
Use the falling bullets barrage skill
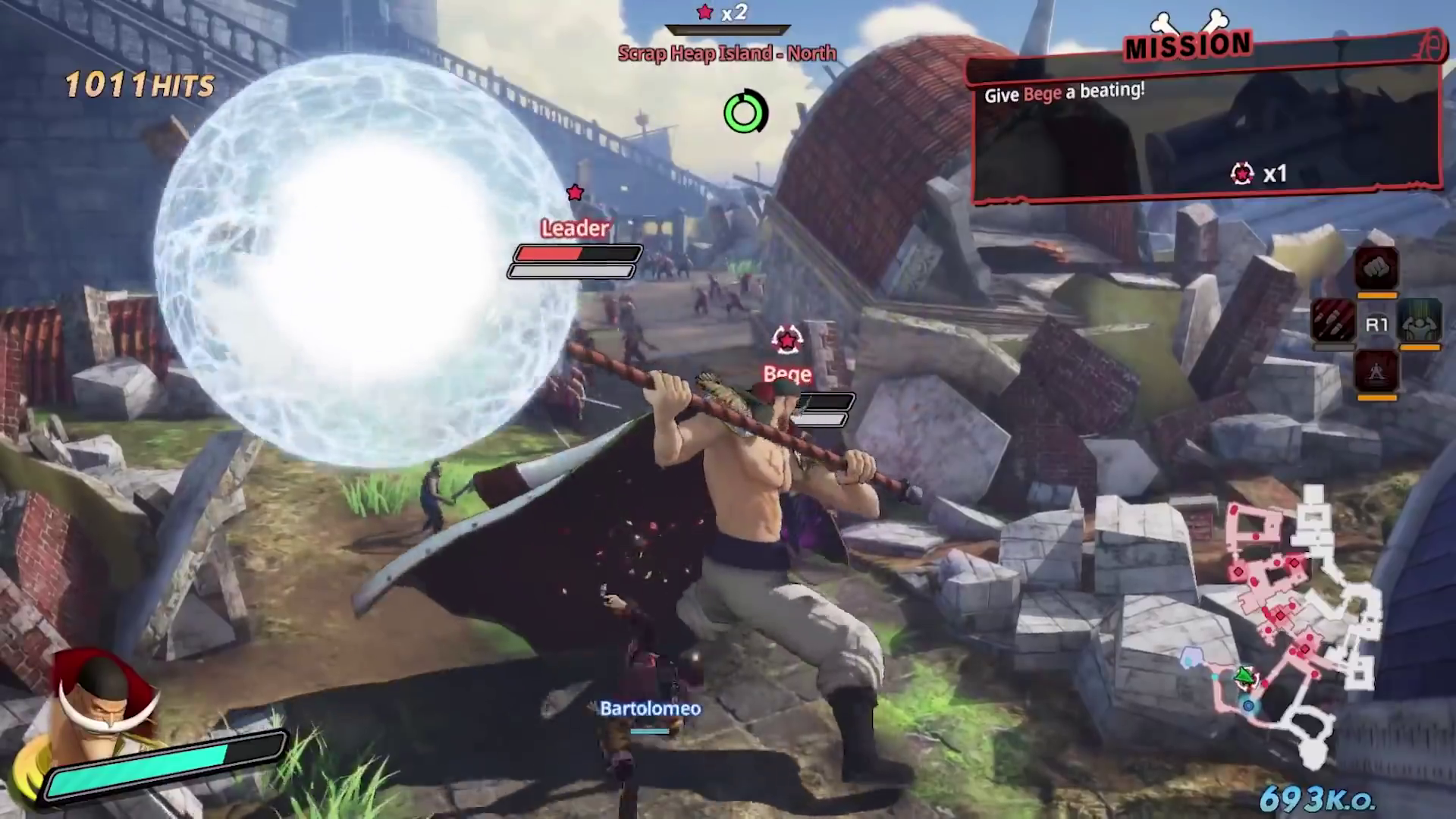(1333, 321)
